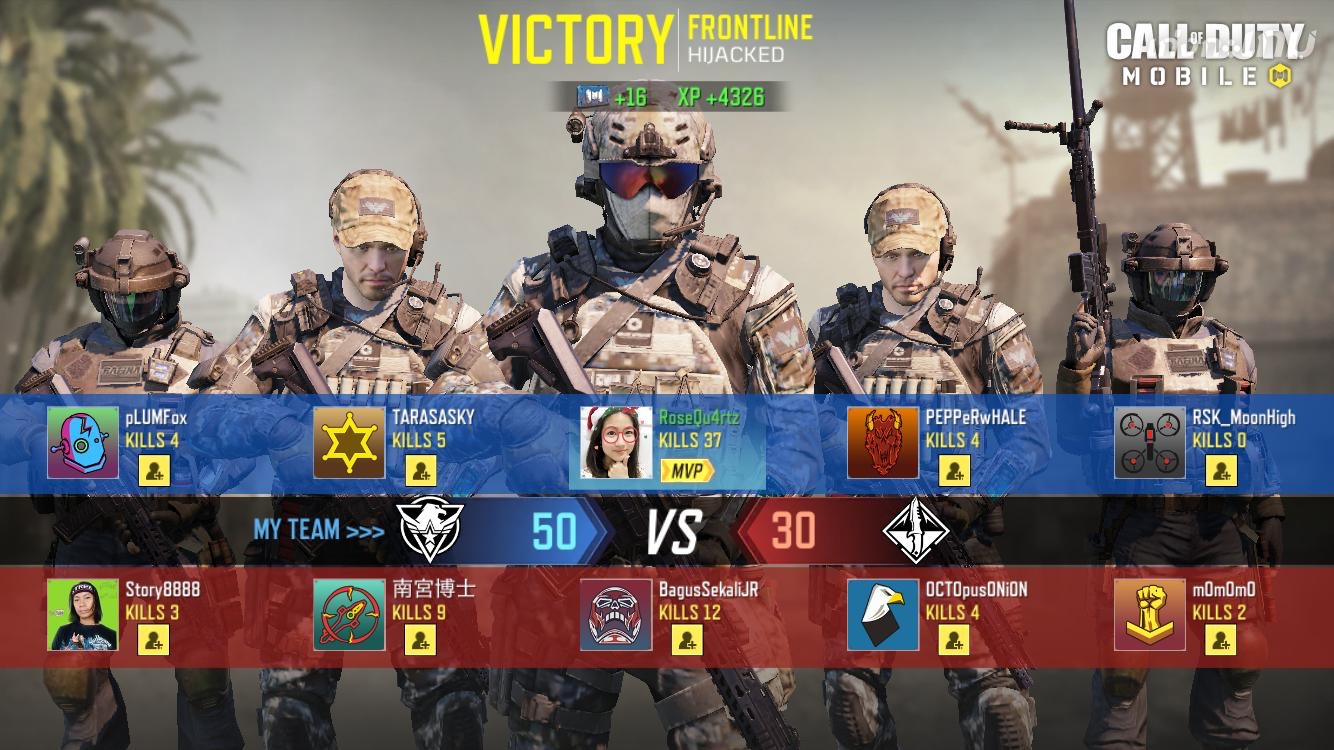Select BagusSekaliJR's skull mask avatar
Viewport: 1334px width, 750px height.
coord(616,614)
